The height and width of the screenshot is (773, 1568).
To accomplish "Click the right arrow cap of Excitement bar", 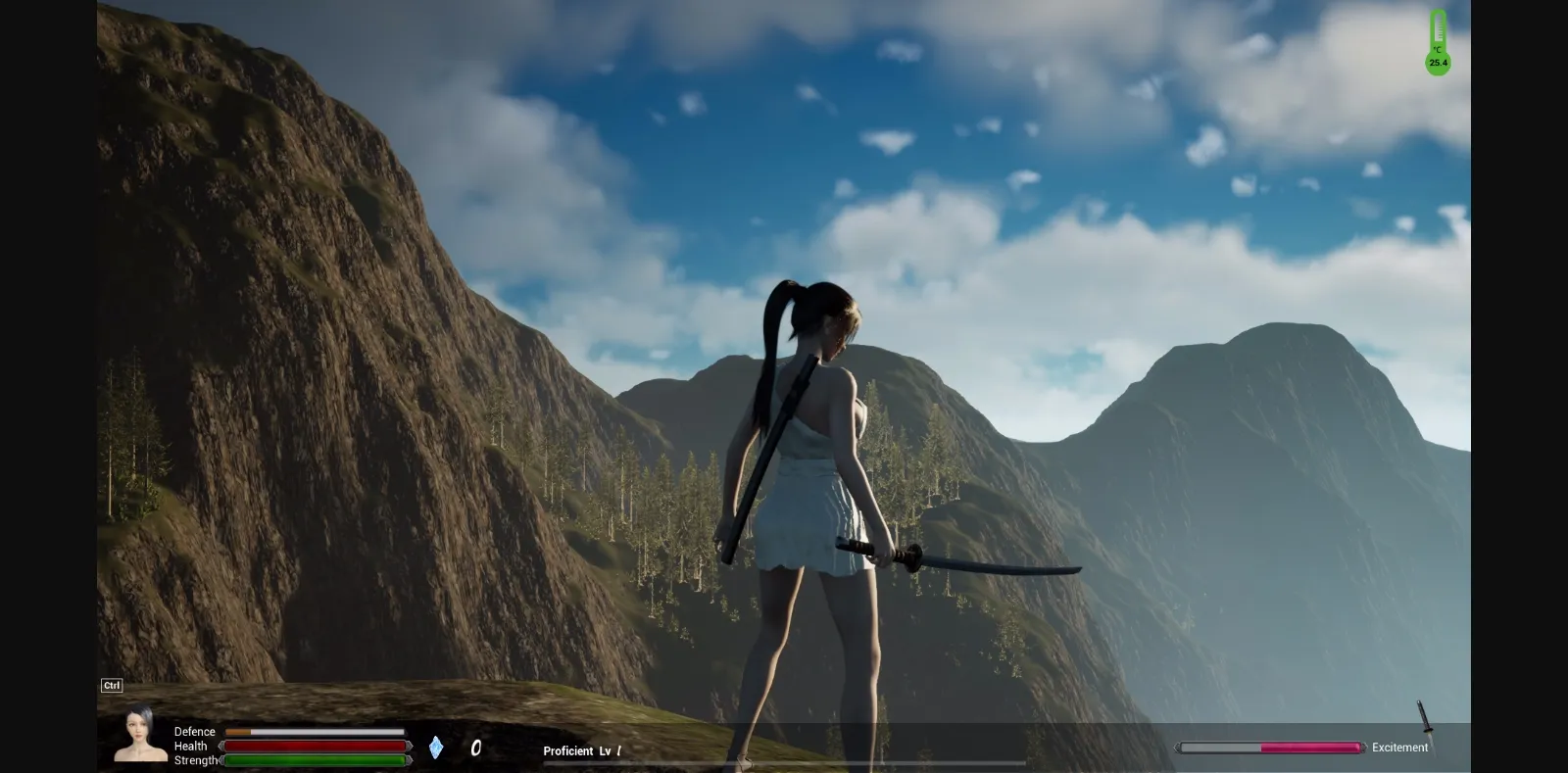I will (x=1363, y=747).
